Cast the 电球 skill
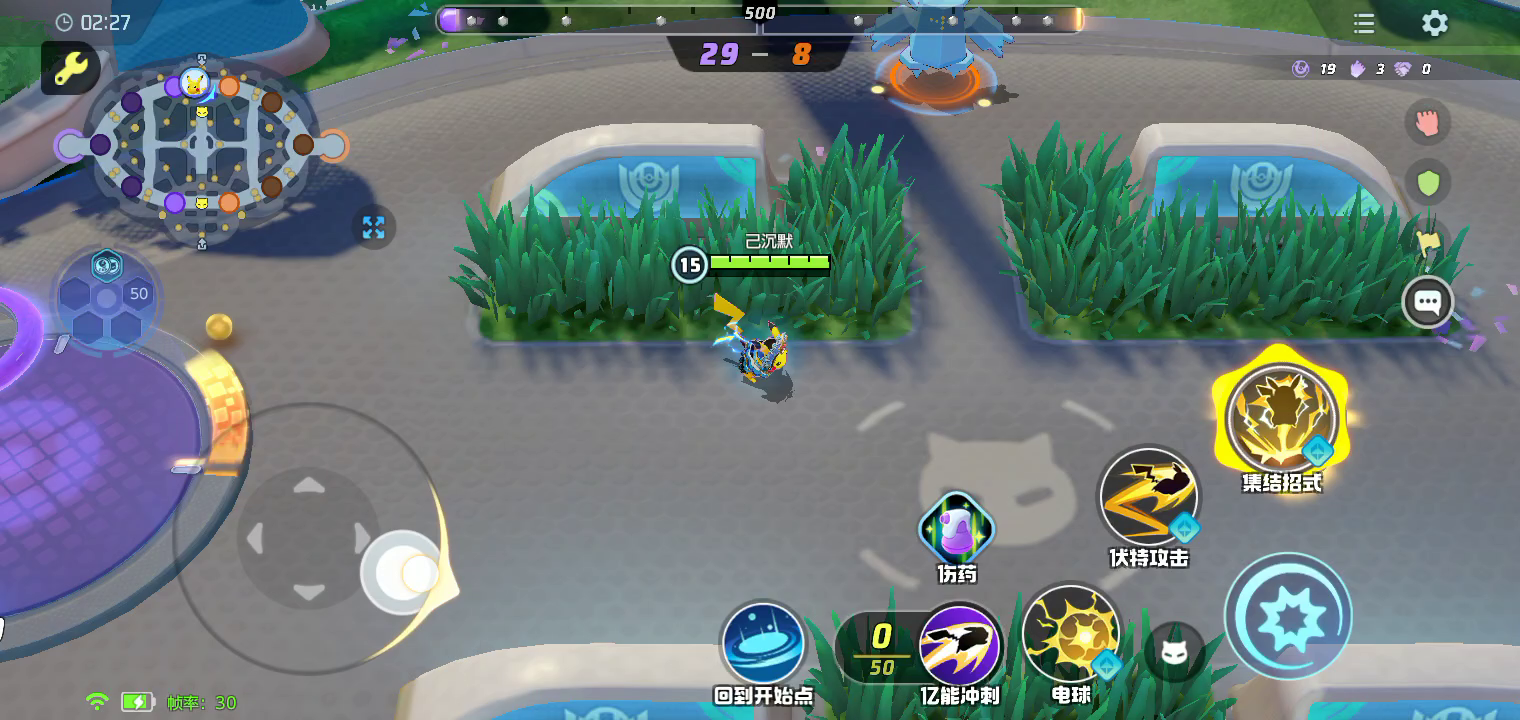 pos(1071,635)
